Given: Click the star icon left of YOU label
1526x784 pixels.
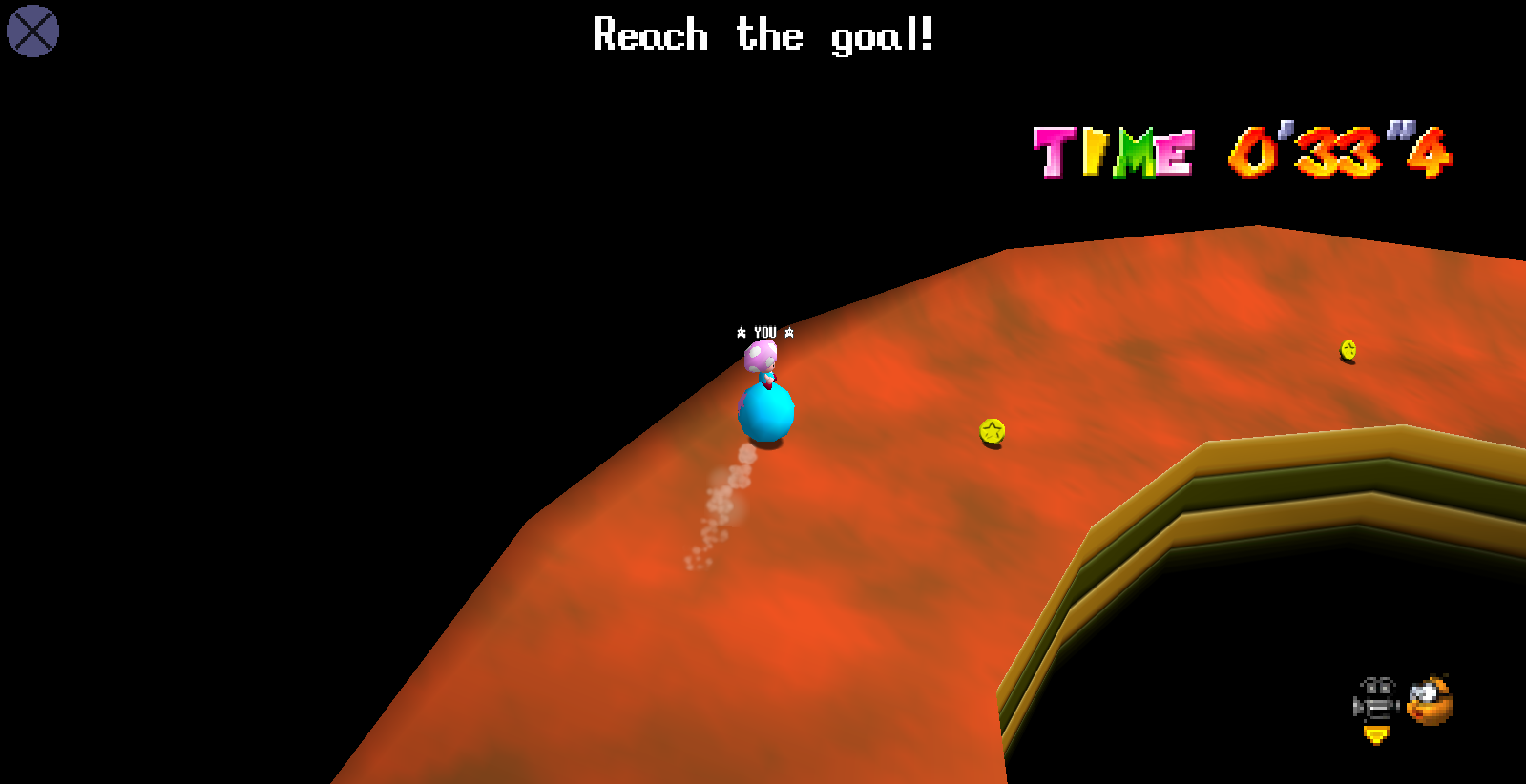Looking at the screenshot, I should (x=742, y=334).
